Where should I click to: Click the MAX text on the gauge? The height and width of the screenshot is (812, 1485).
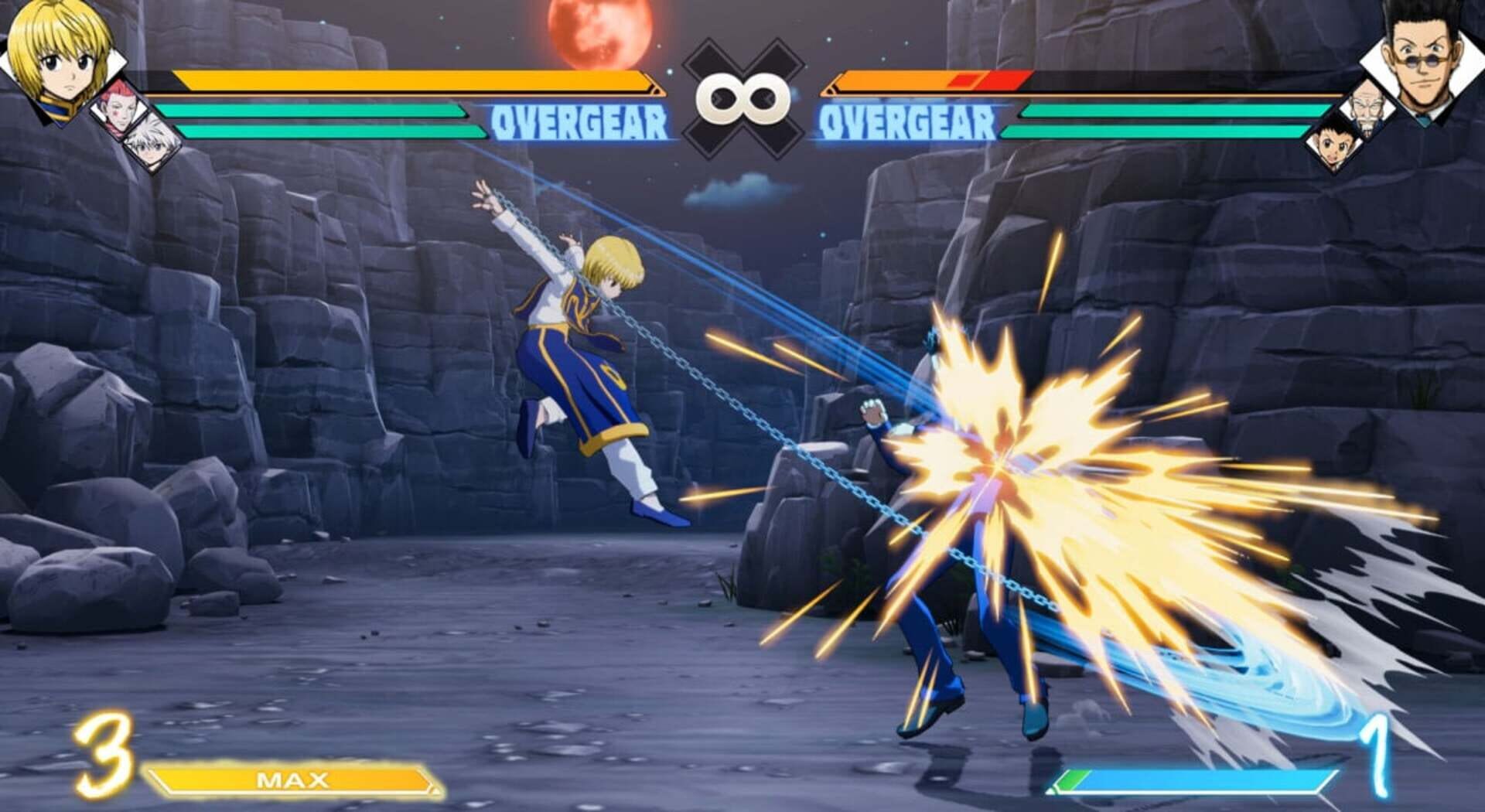tap(295, 779)
